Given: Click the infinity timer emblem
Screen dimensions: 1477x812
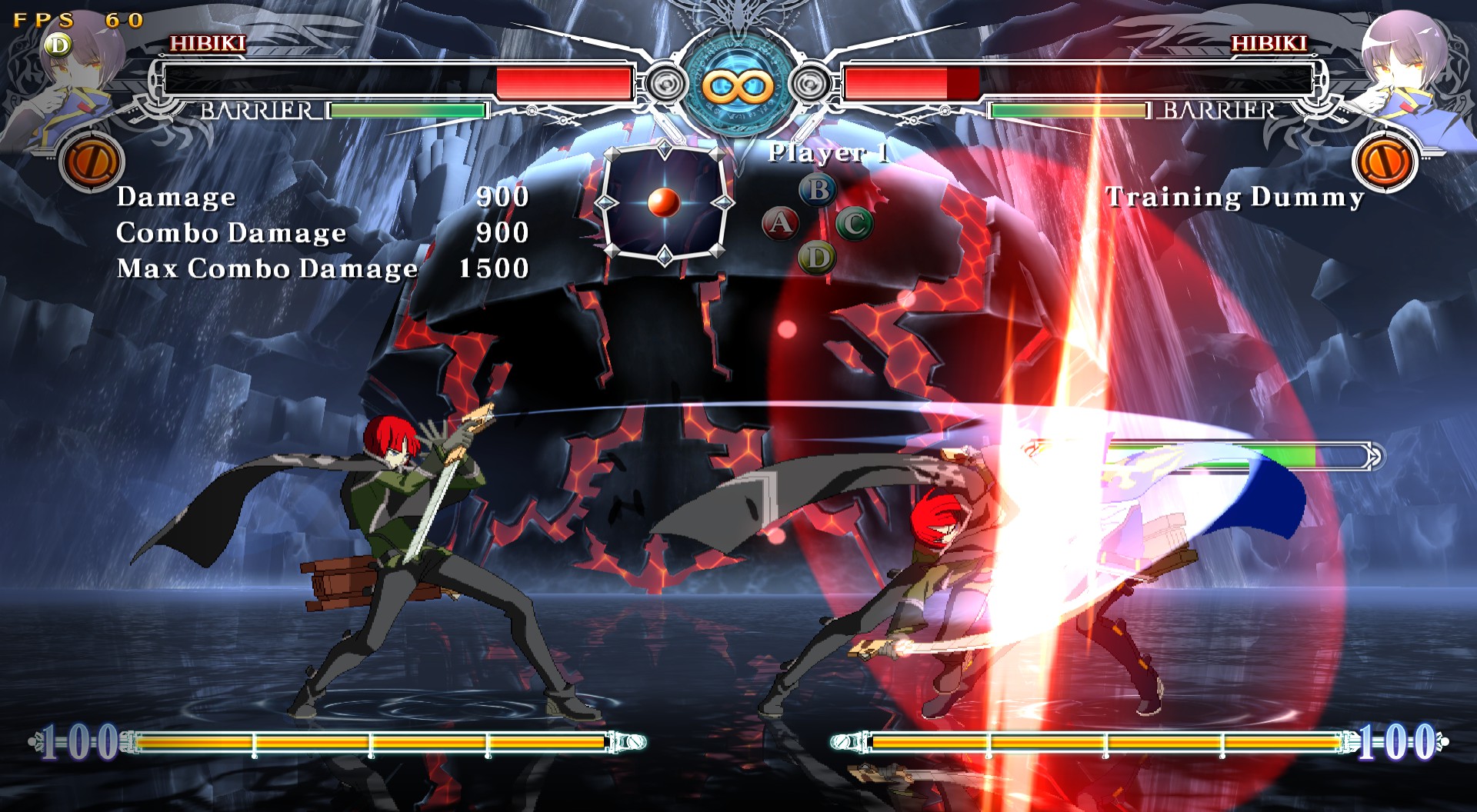Looking at the screenshot, I should pos(737,86).
